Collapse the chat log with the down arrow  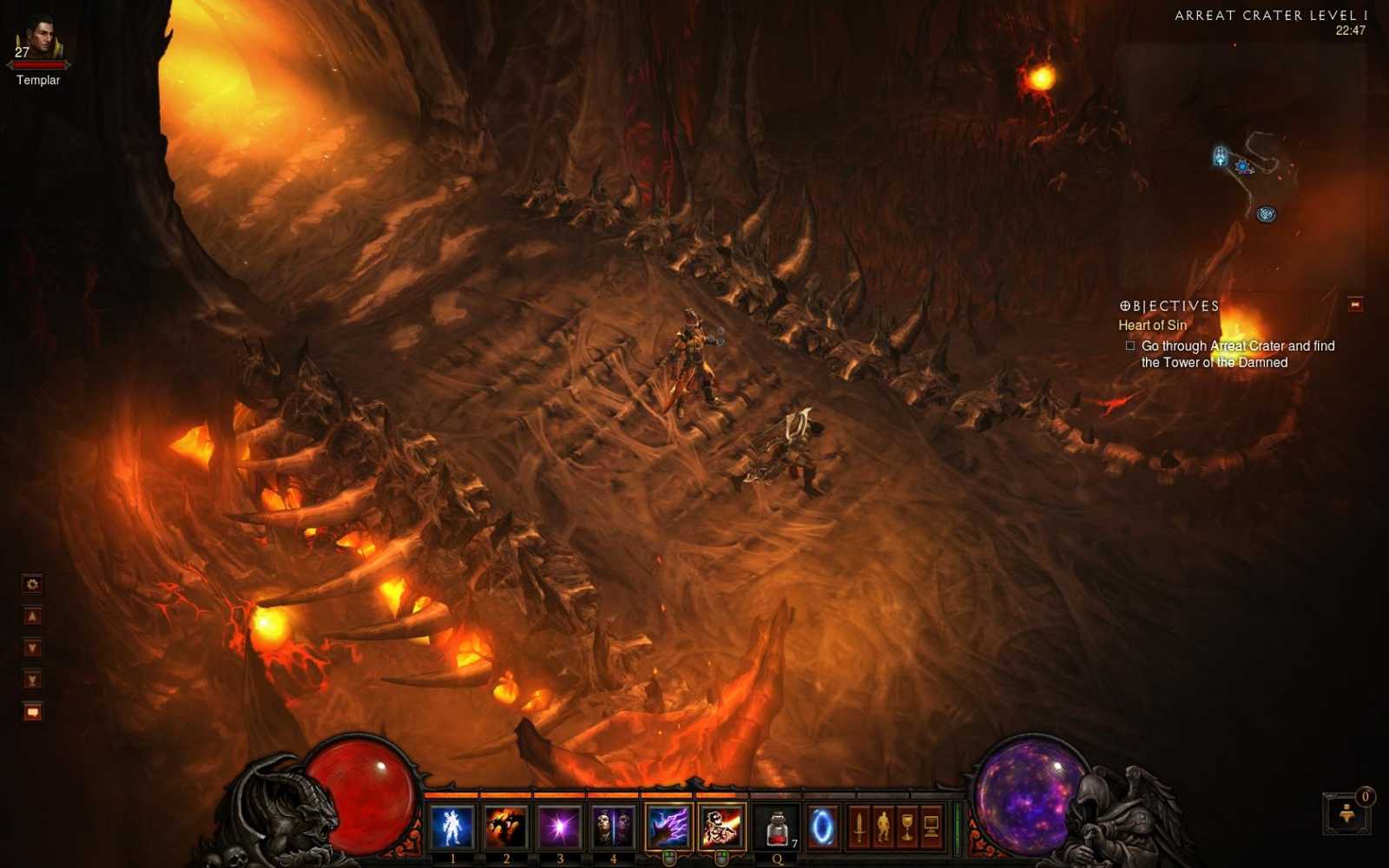click(32, 647)
